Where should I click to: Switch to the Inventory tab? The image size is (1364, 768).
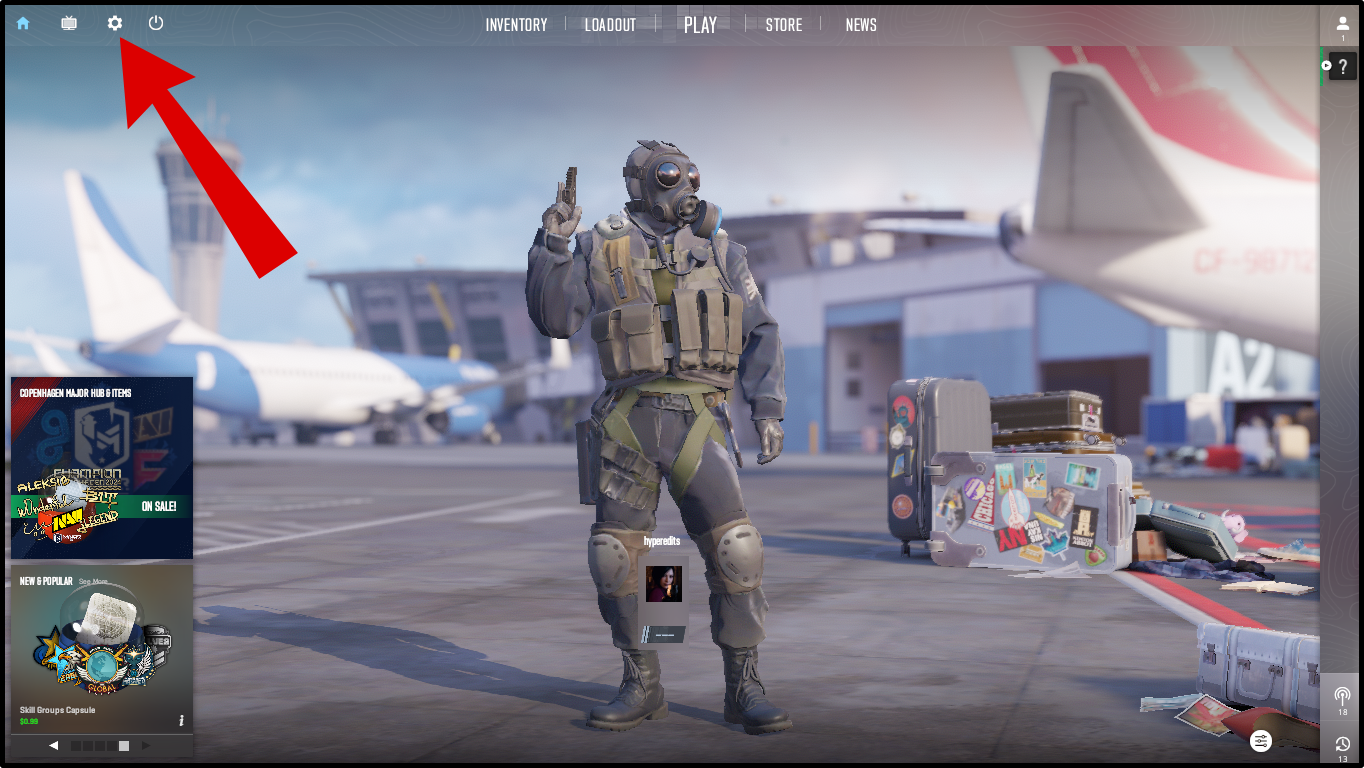pos(516,25)
